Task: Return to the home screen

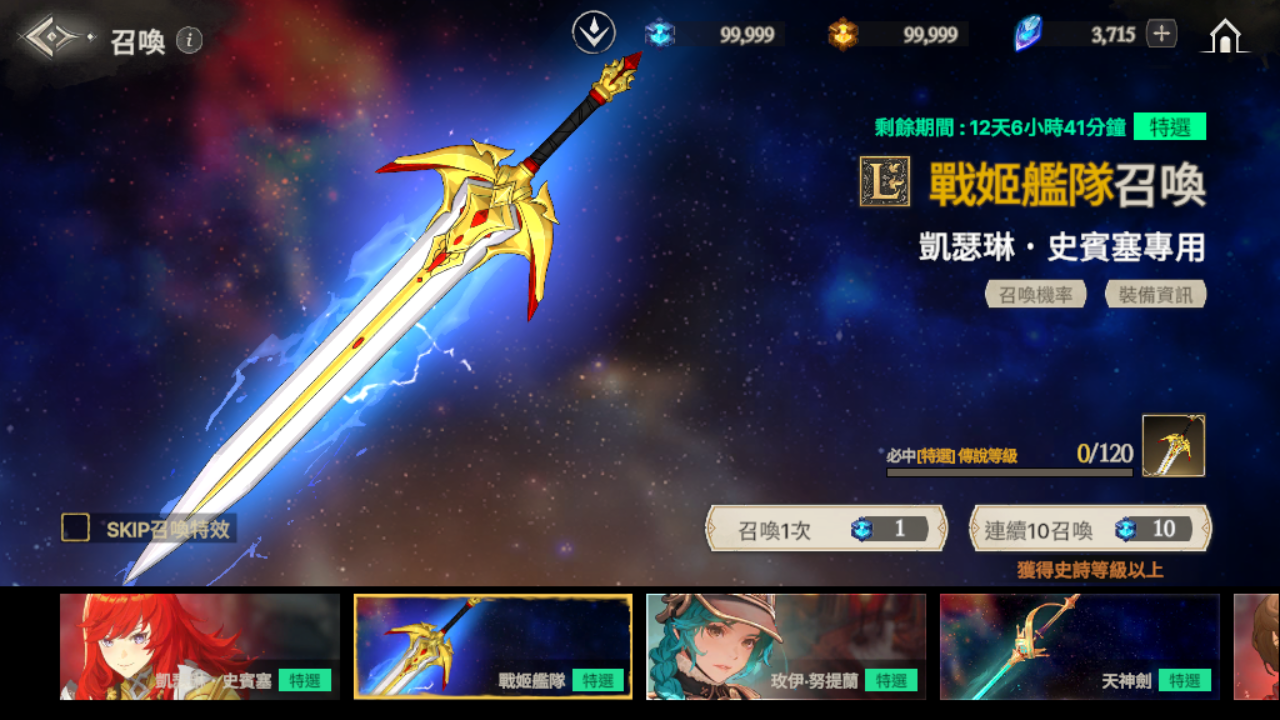Action: click(x=1225, y=36)
